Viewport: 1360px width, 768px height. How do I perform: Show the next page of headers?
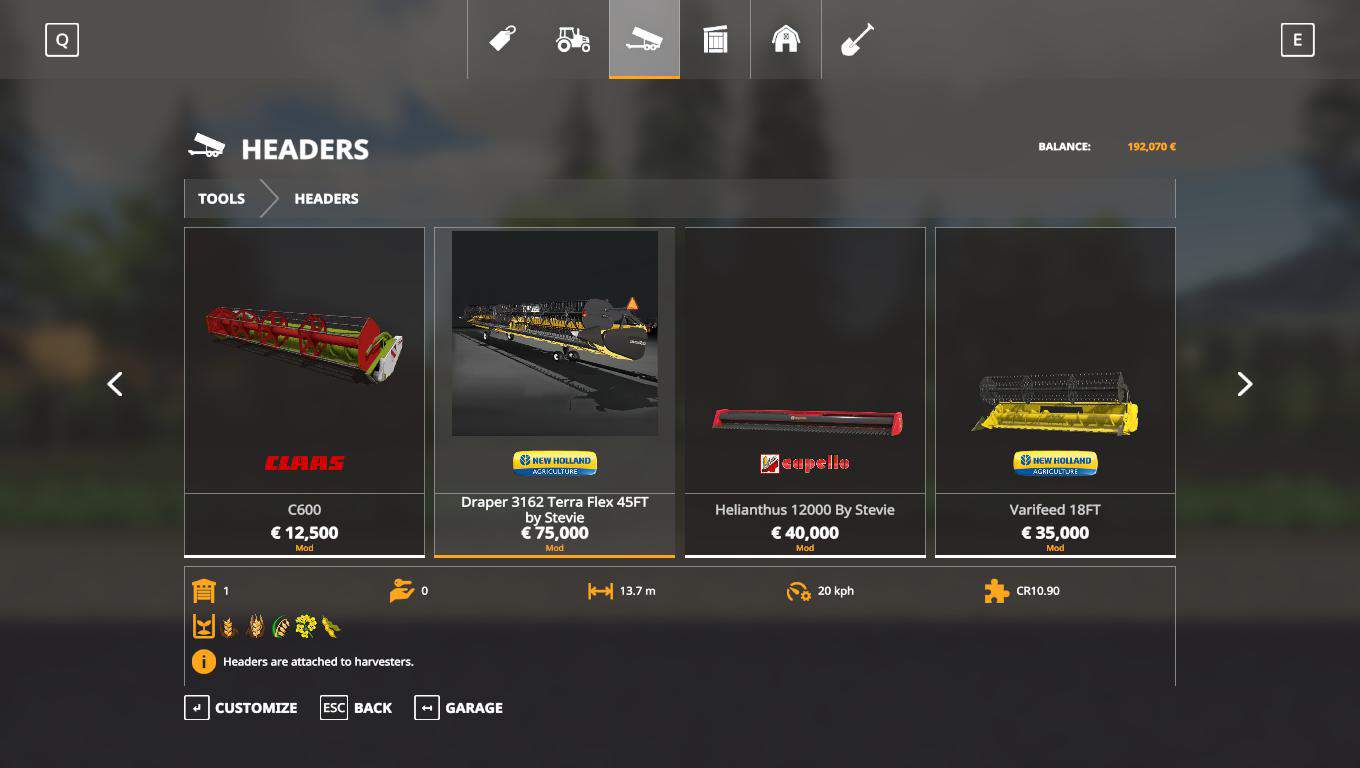pos(1244,384)
